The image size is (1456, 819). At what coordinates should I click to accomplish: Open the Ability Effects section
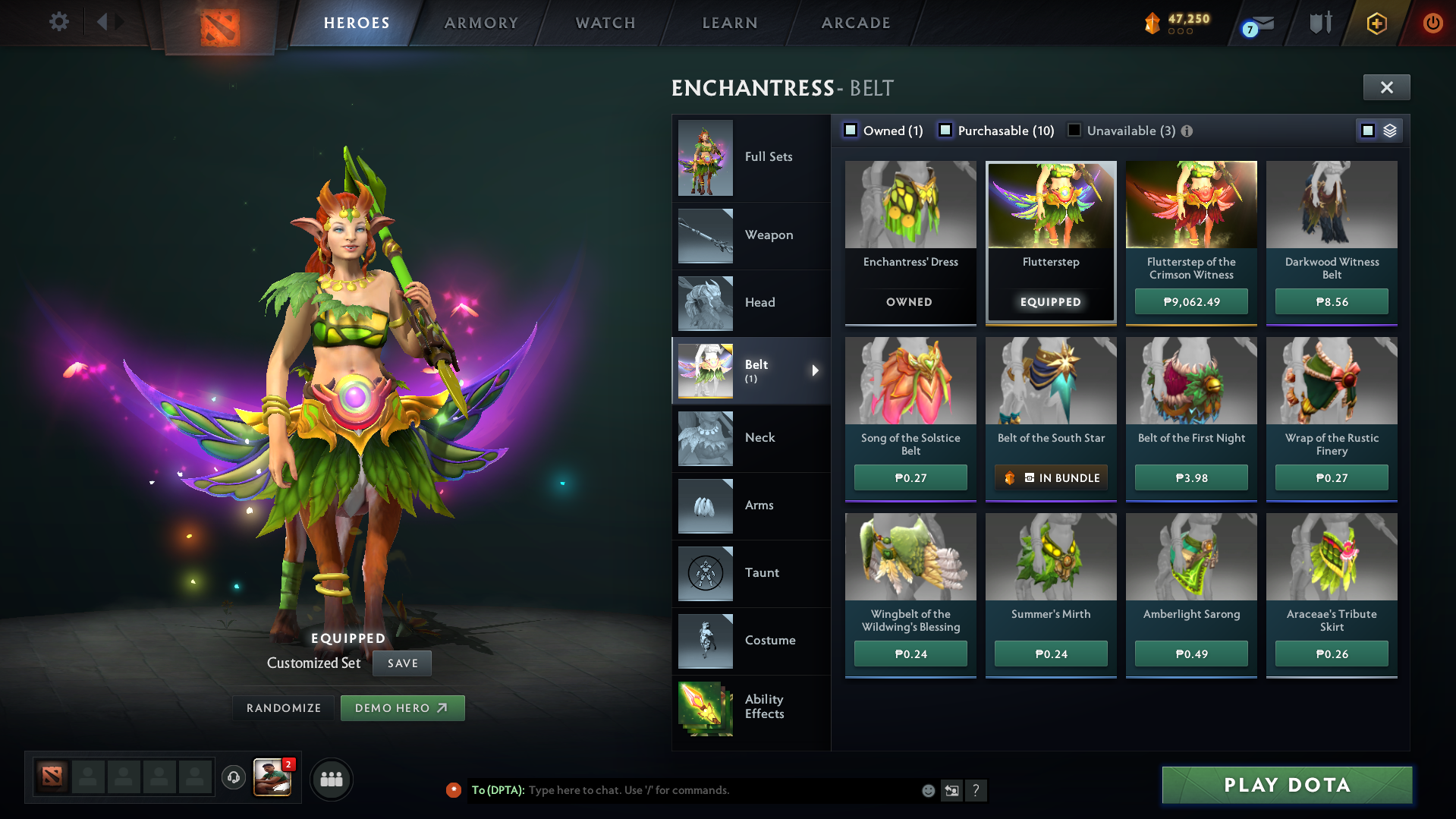tap(751, 706)
